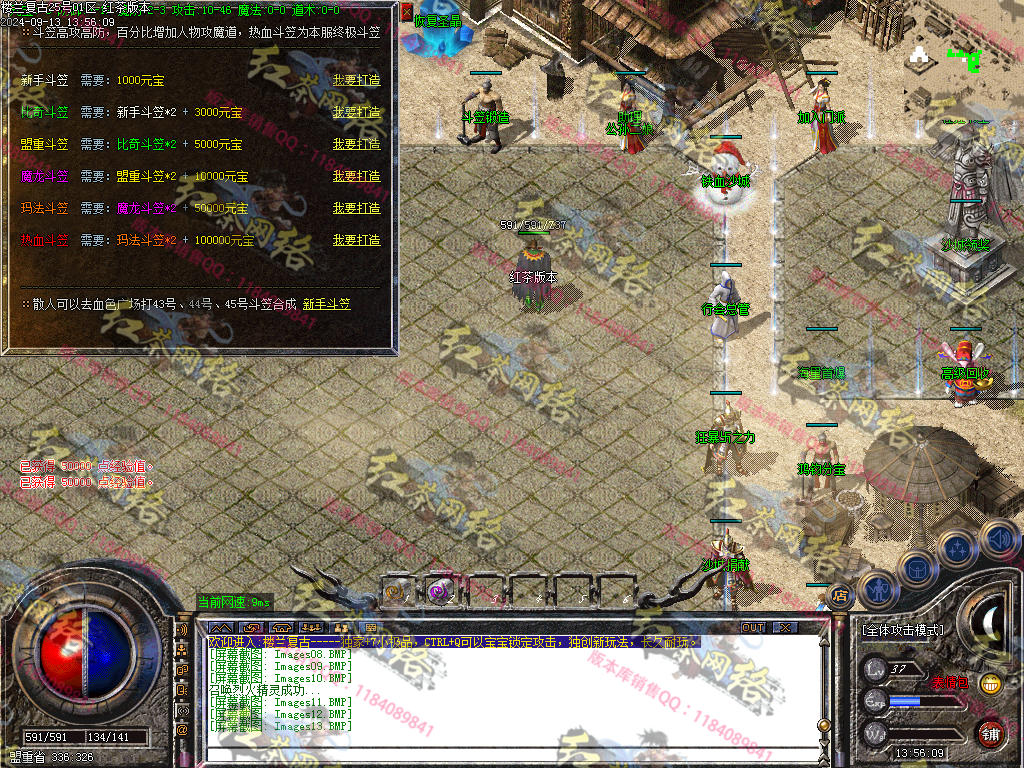Open the 店 shop round button
This screenshot has width=1024, height=768.
839,596
